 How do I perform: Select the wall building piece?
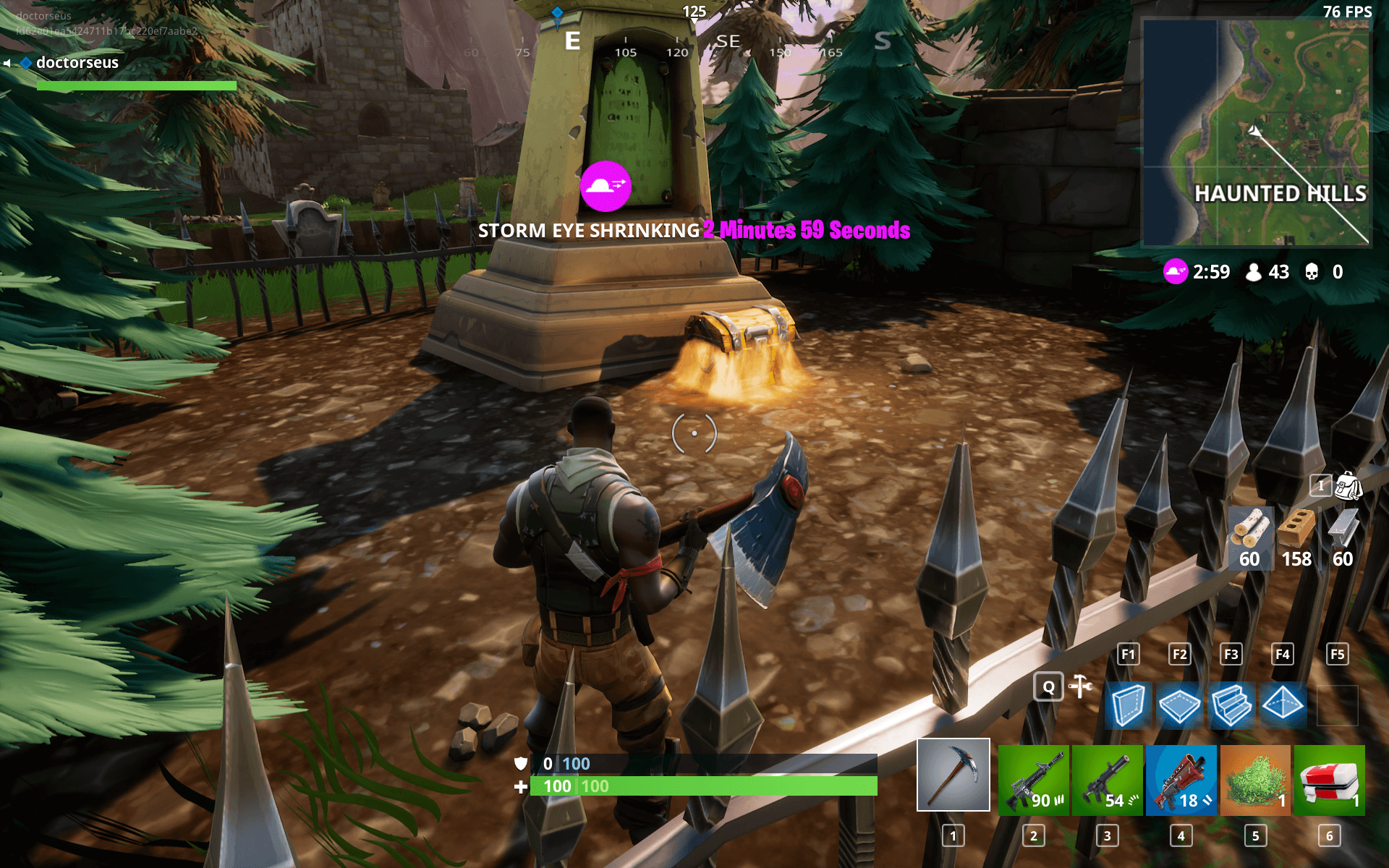point(1128,705)
